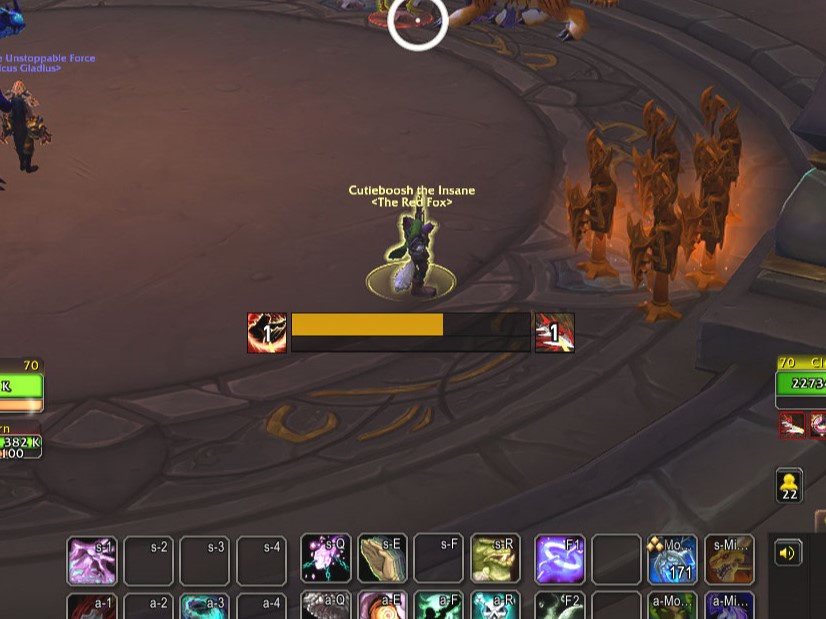
Task: Use the s-Q ability with pink sparkles
Action: click(x=326, y=560)
